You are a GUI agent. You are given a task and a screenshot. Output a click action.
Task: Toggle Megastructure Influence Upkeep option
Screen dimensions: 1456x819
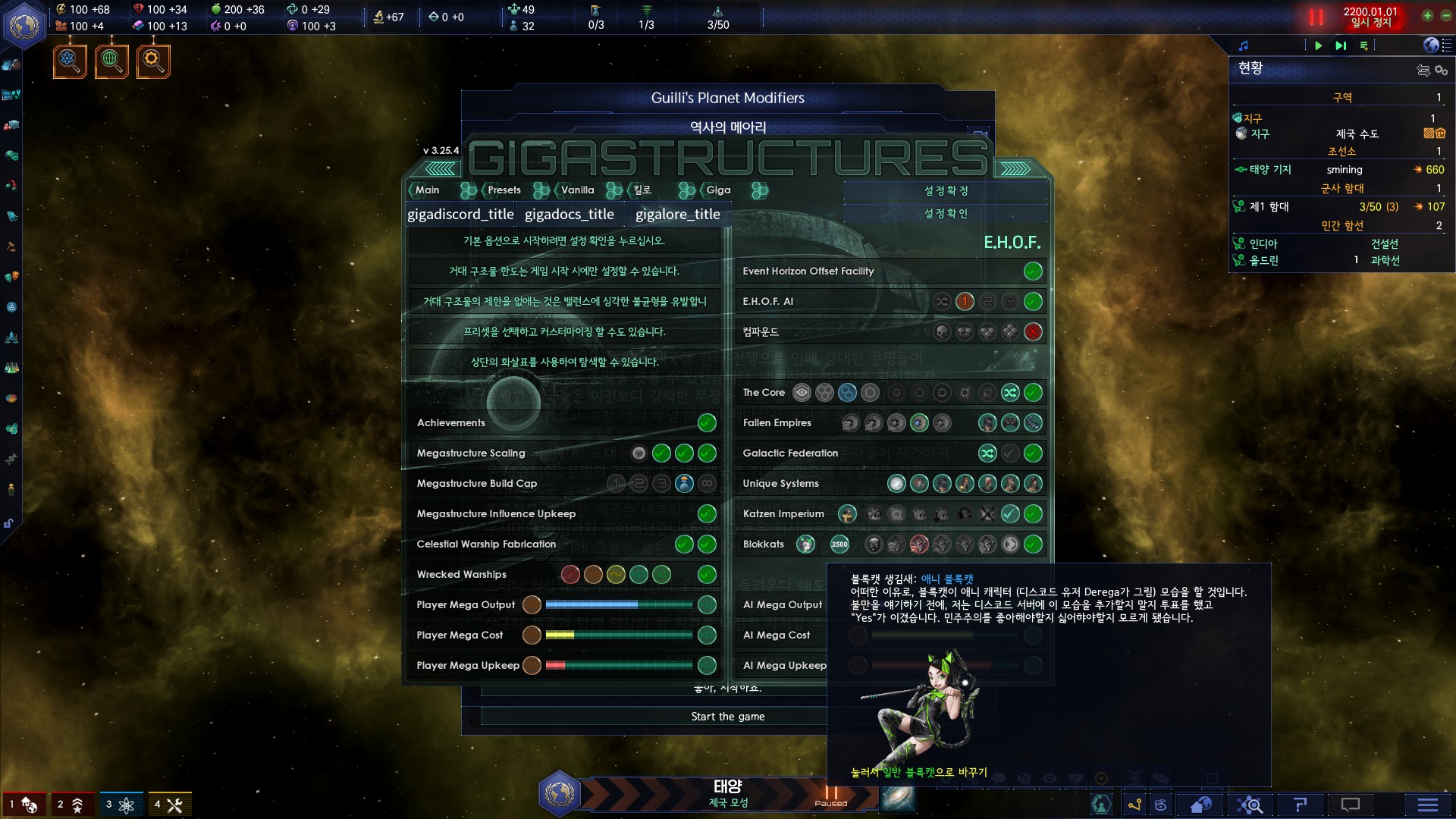pyautogui.click(x=707, y=513)
